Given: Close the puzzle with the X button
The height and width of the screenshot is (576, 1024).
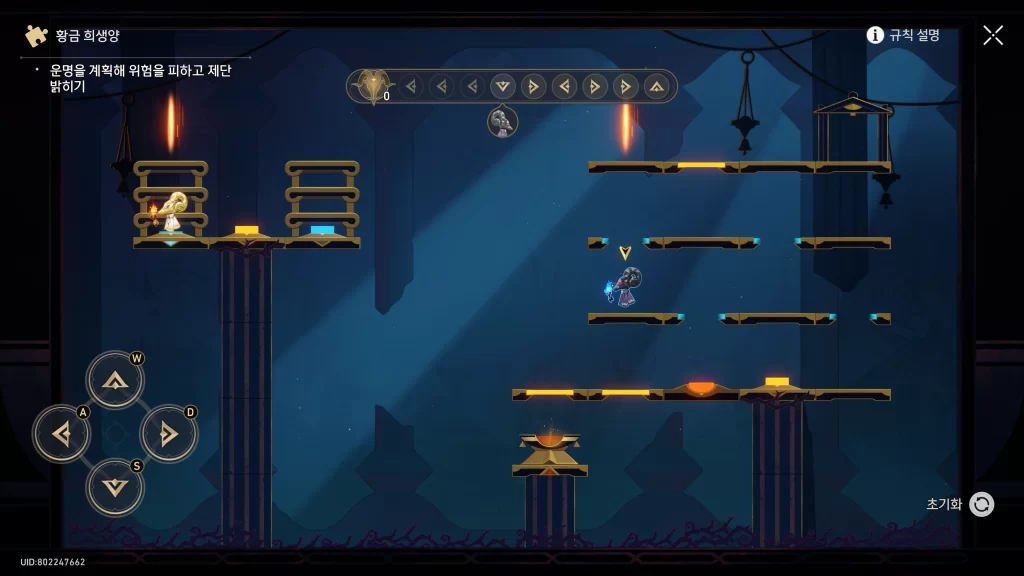Looking at the screenshot, I should (993, 35).
